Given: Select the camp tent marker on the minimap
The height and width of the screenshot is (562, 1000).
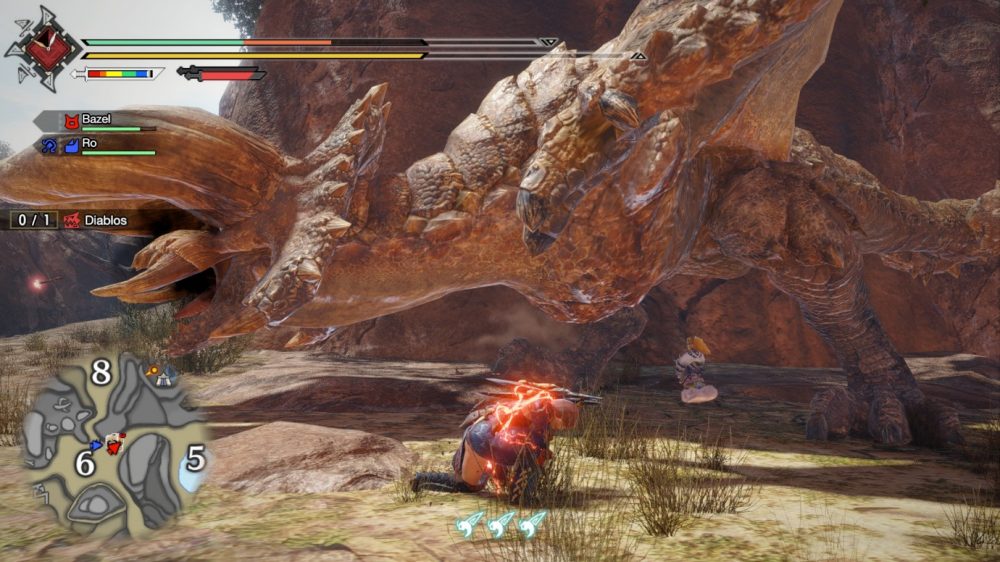Looking at the screenshot, I should pyautogui.click(x=160, y=374).
